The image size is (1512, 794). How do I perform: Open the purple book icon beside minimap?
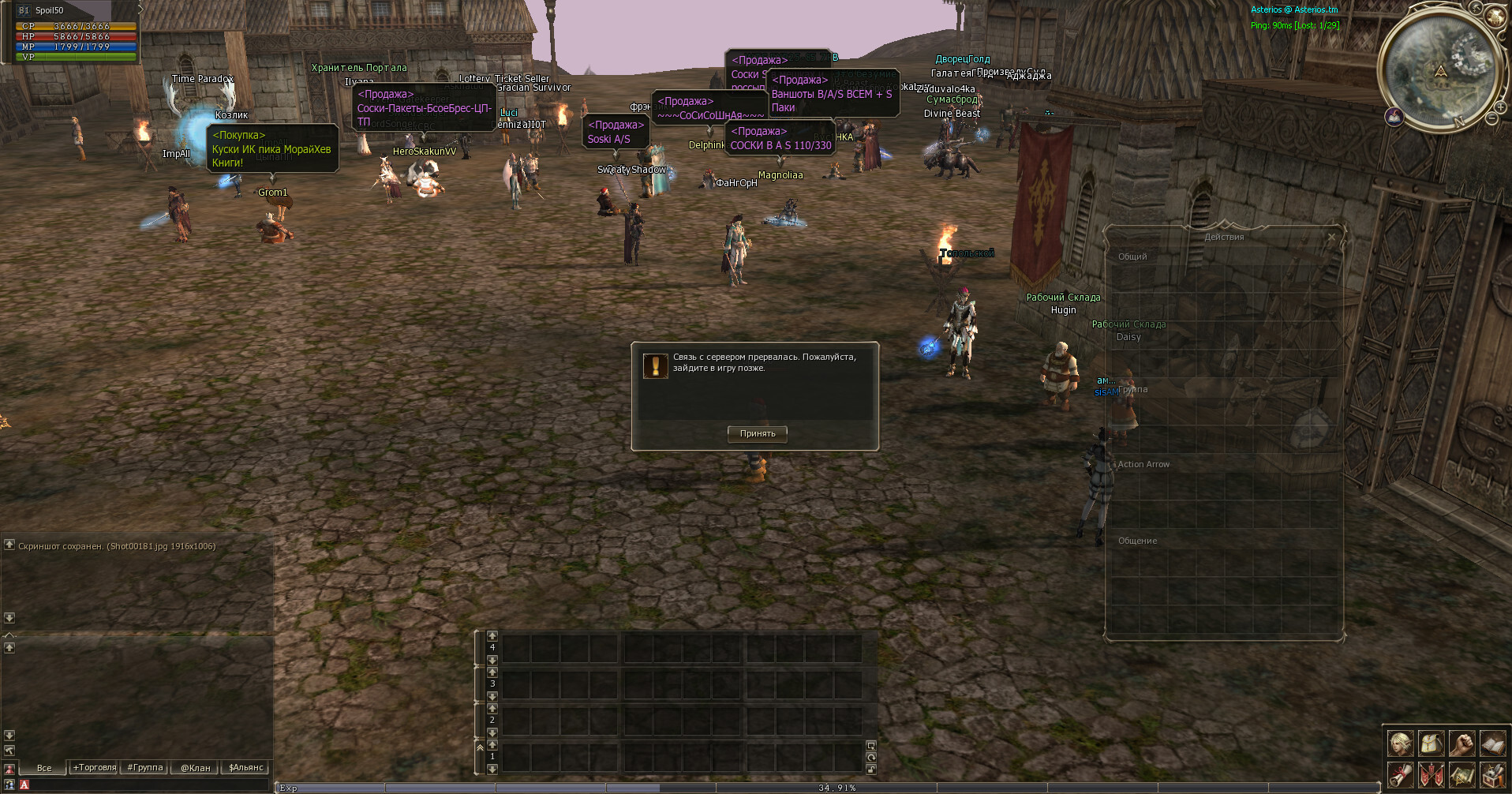click(x=1394, y=117)
